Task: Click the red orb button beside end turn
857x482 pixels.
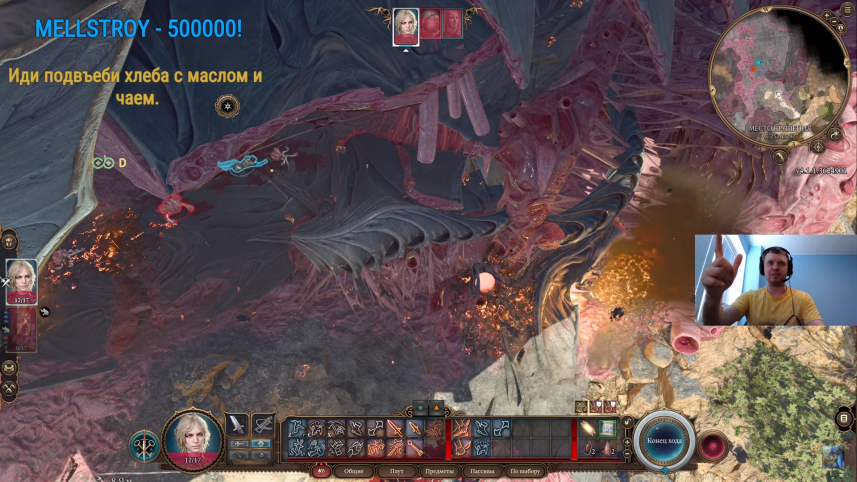Action: click(x=713, y=444)
